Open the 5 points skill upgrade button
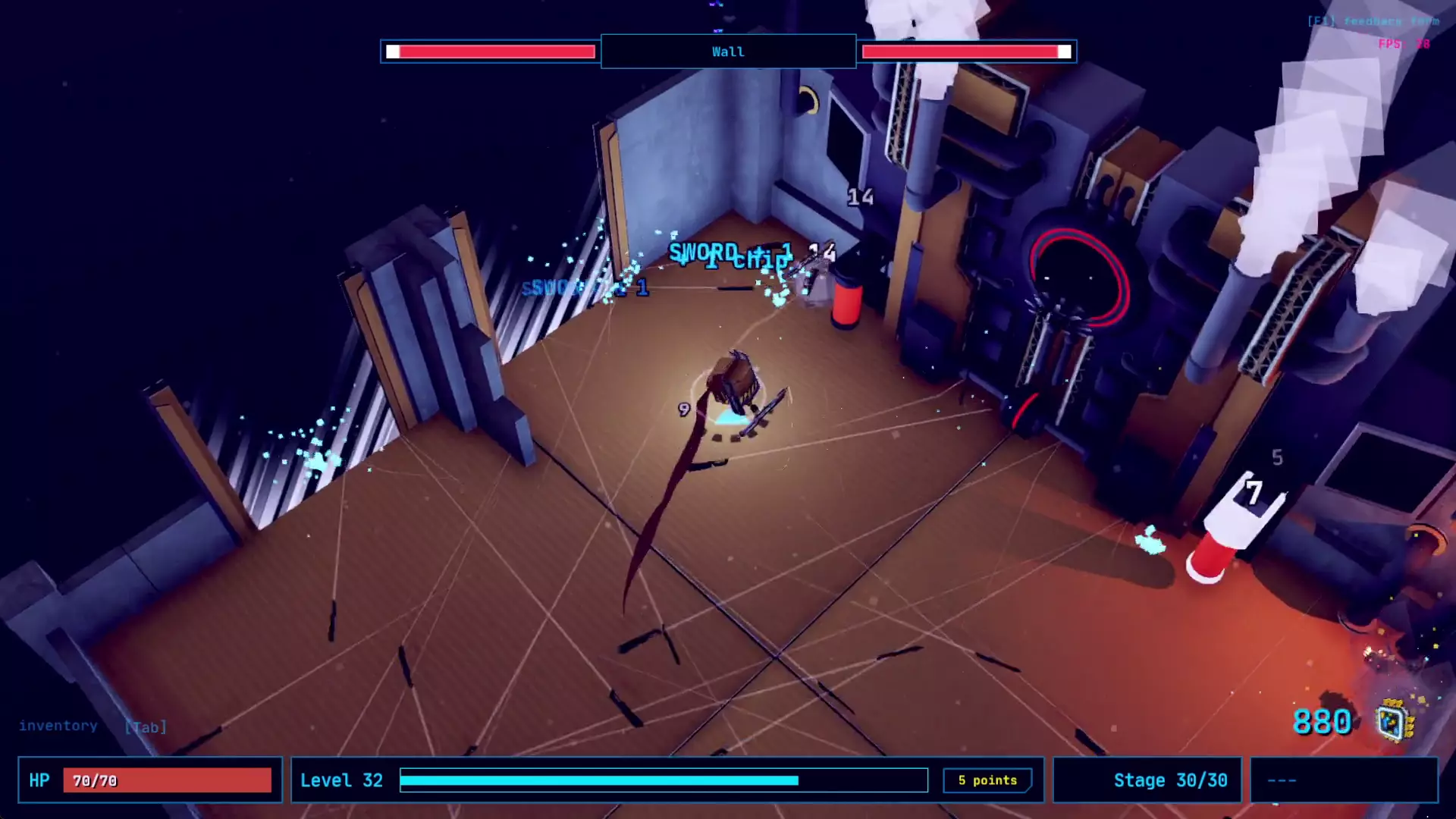The height and width of the screenshot is (819, 1456). 987,780
